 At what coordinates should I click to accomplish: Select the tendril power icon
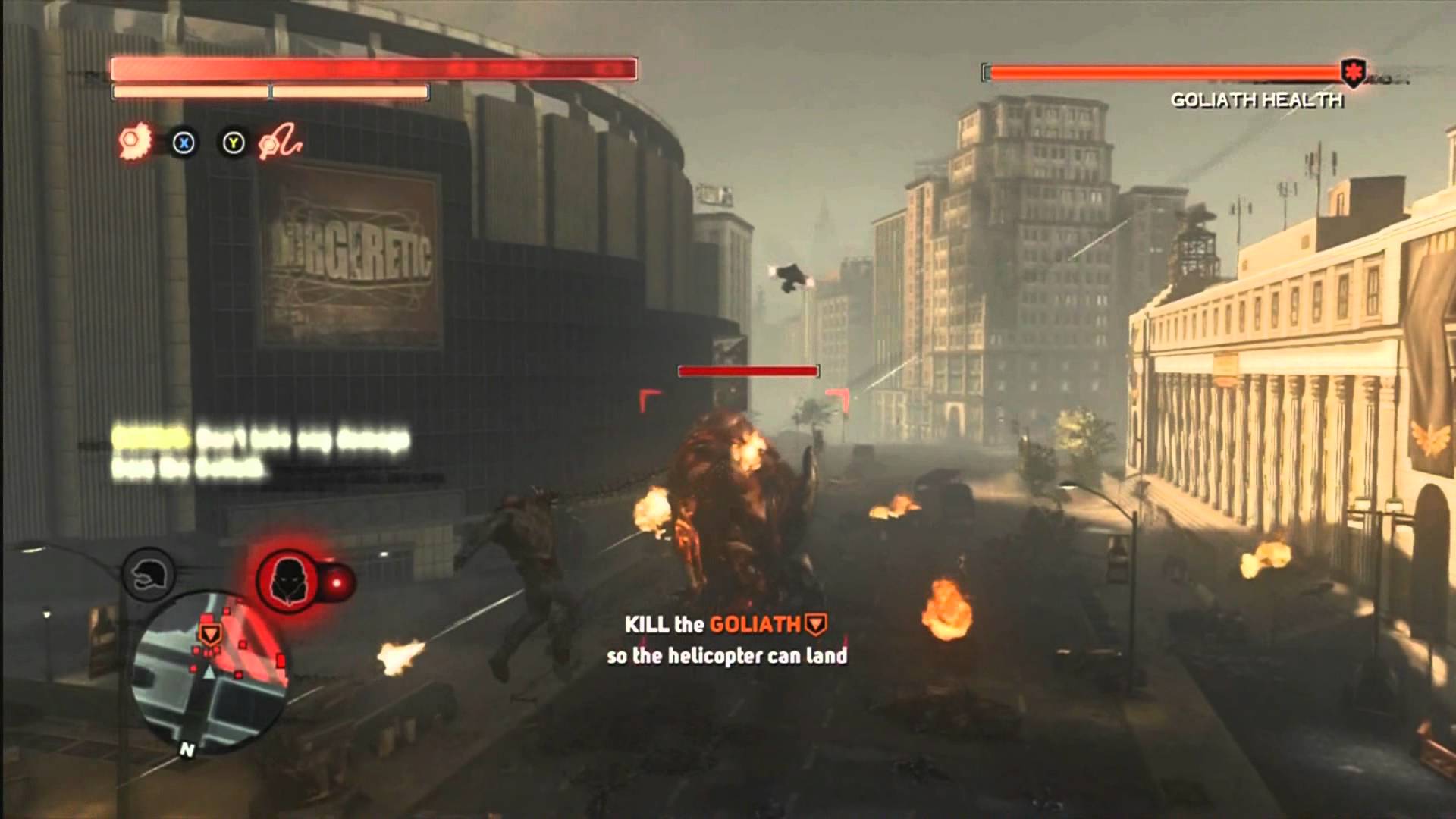coord(280,143)
